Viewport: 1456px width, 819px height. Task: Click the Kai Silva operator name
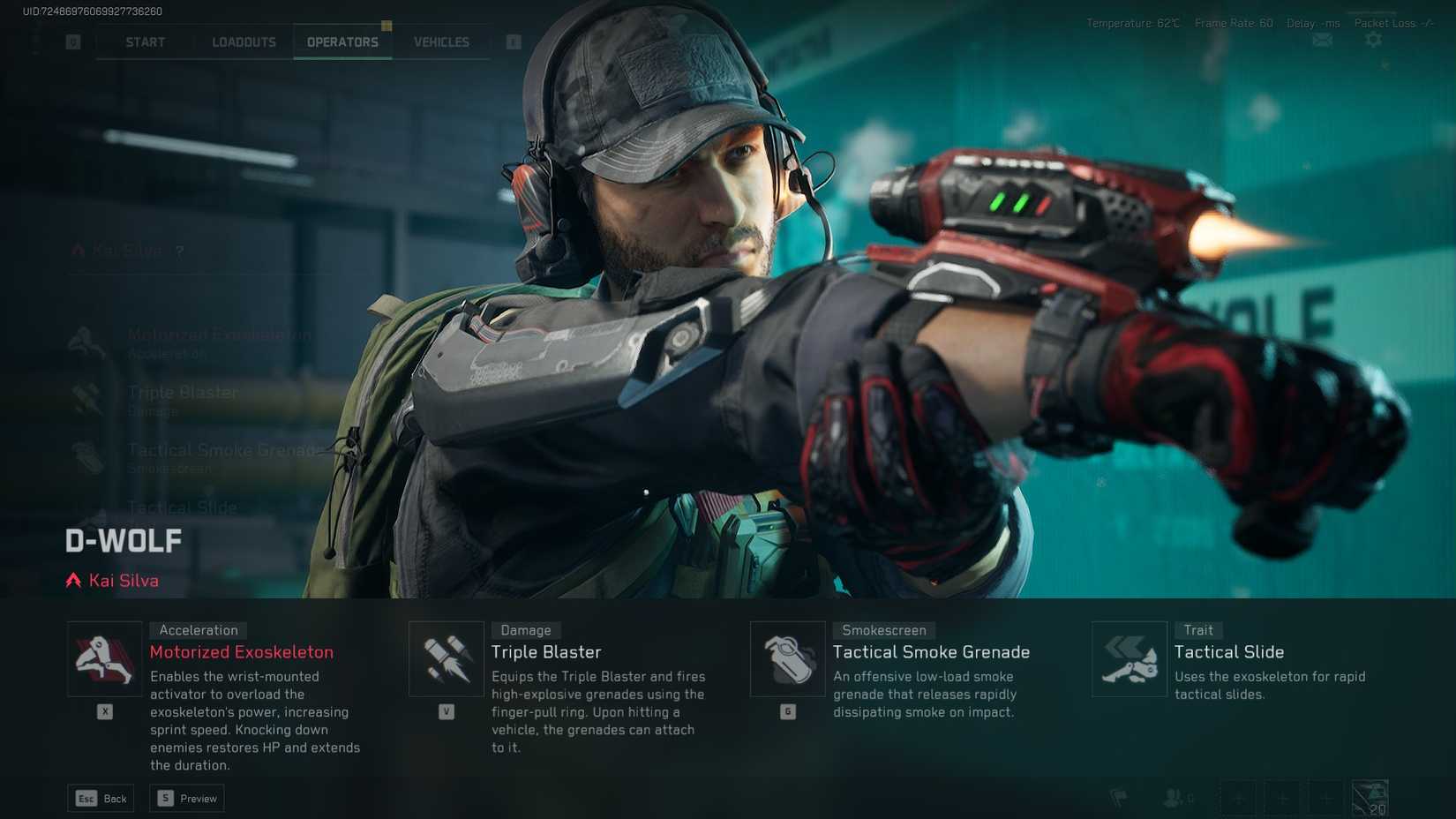(x=123, y=580)
